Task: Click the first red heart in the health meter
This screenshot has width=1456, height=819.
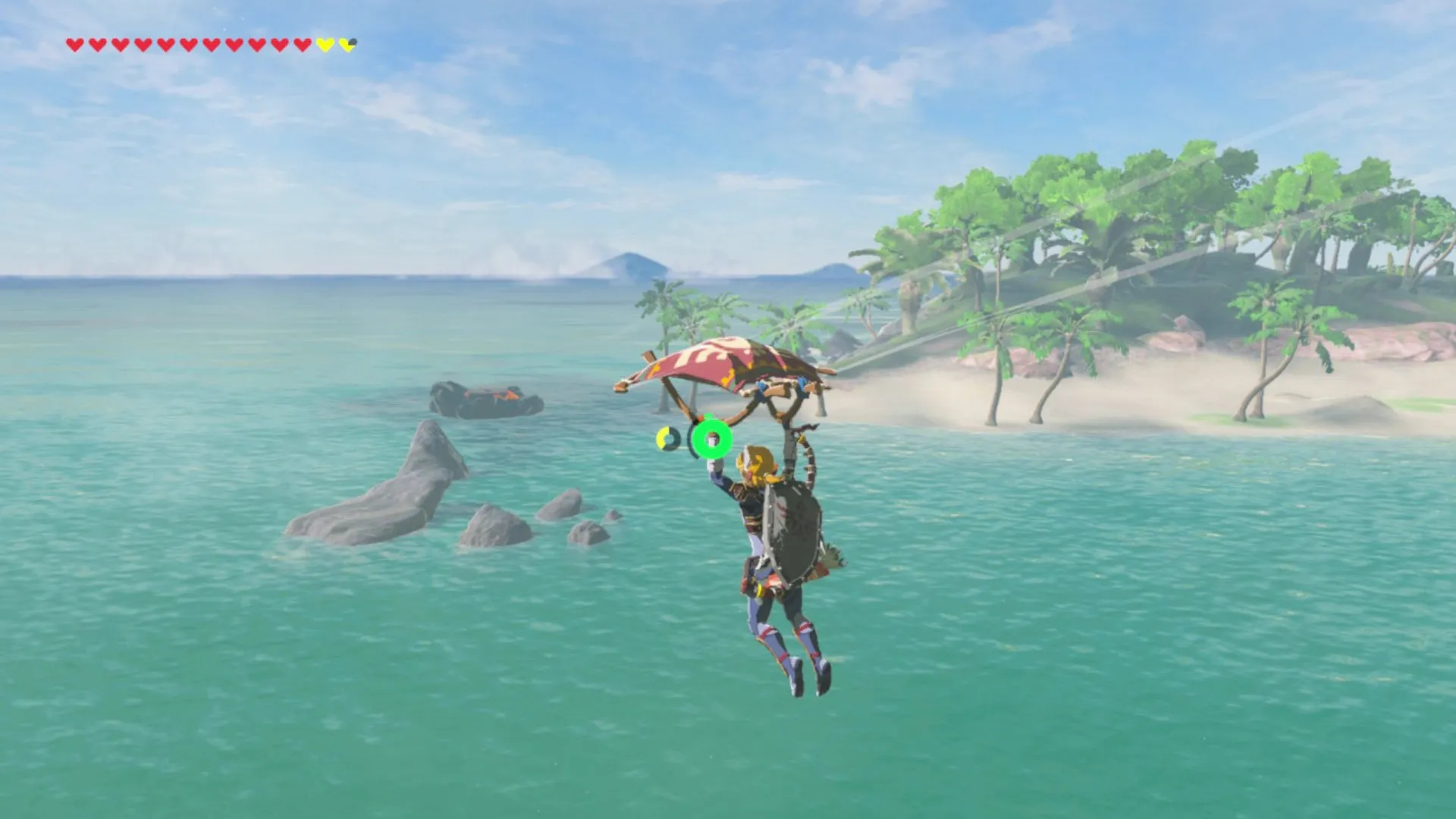Action: coord(76,44)
